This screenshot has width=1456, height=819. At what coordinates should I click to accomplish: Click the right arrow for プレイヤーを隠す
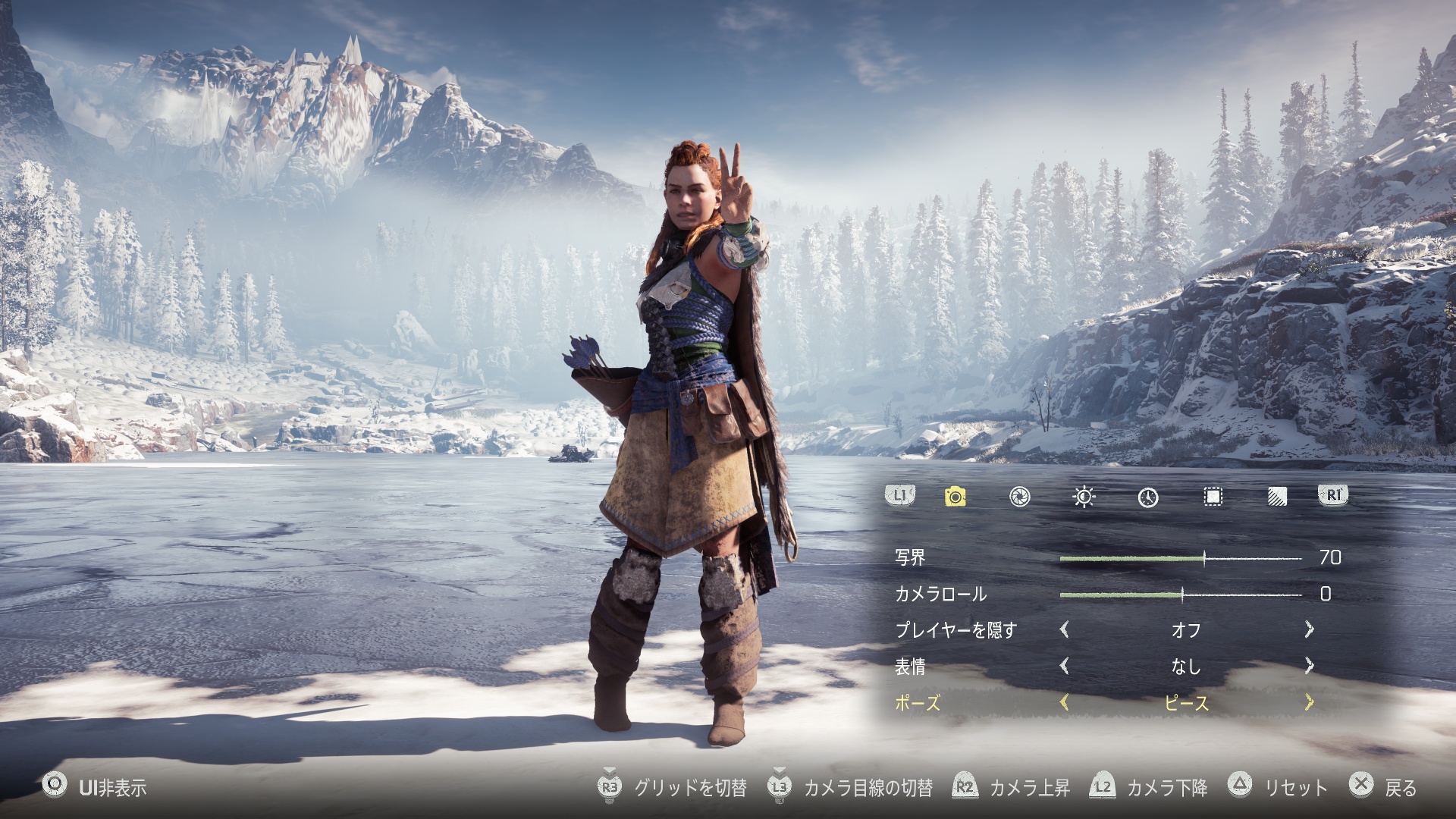pyautogui.click(x=1309, y=629)
